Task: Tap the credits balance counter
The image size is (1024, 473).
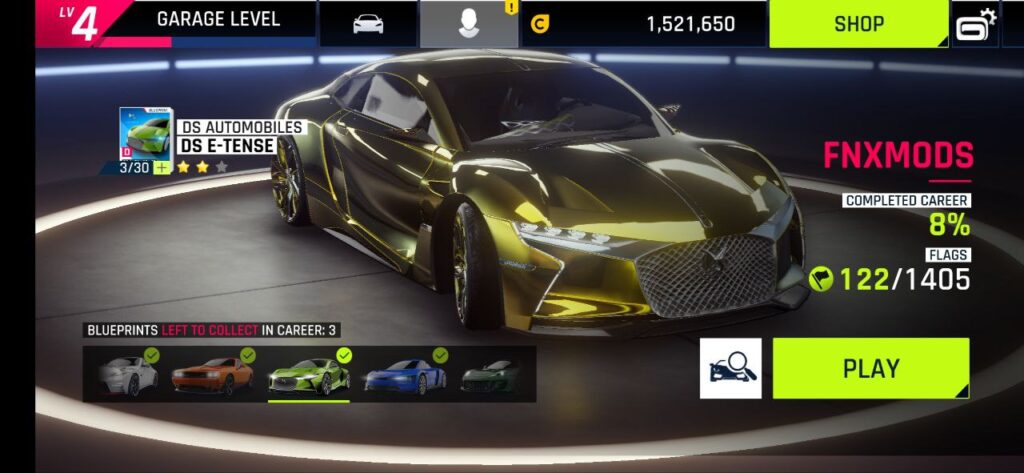Action: [x=645, y=24]
